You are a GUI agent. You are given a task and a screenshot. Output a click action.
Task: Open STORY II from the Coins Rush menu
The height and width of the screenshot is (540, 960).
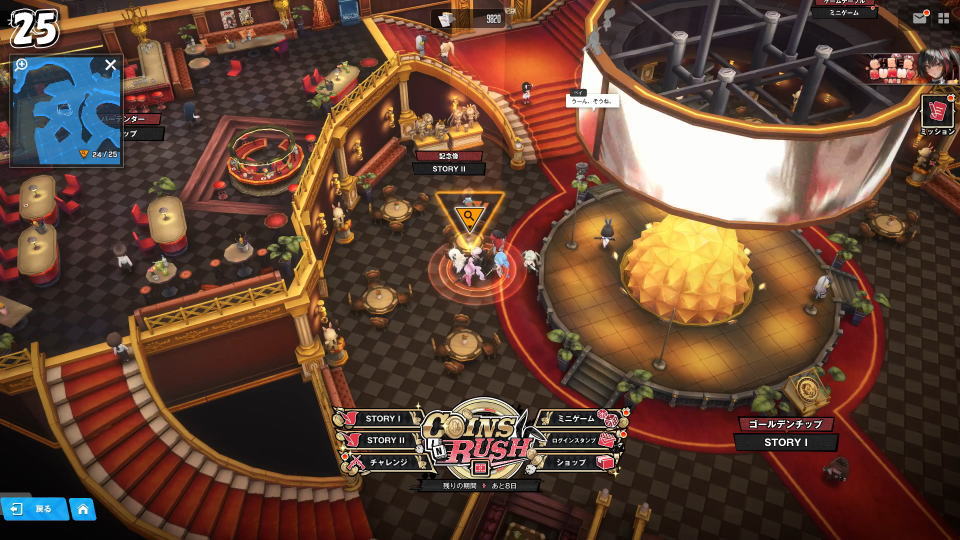[381, 440]
